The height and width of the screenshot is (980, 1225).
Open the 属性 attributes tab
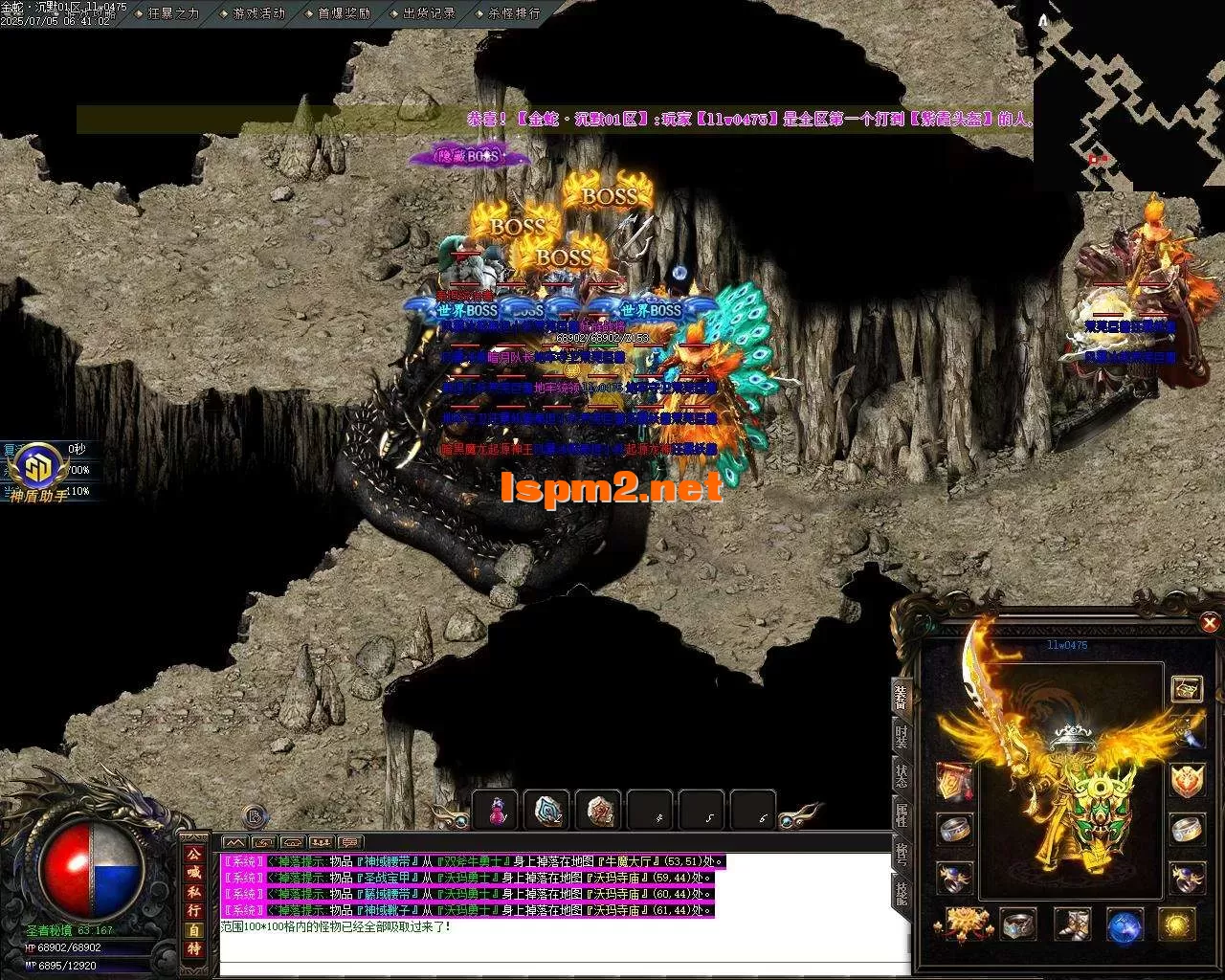902,814
